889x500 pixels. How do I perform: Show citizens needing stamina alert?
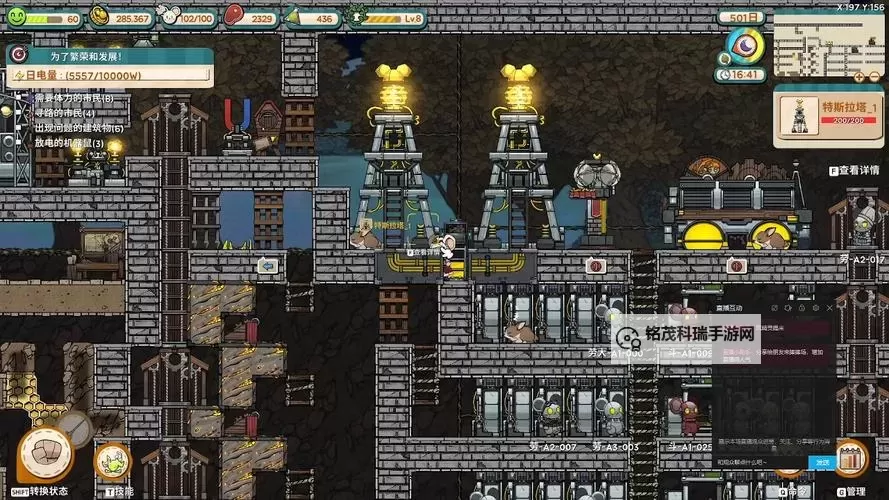click(x=74, y=99)
